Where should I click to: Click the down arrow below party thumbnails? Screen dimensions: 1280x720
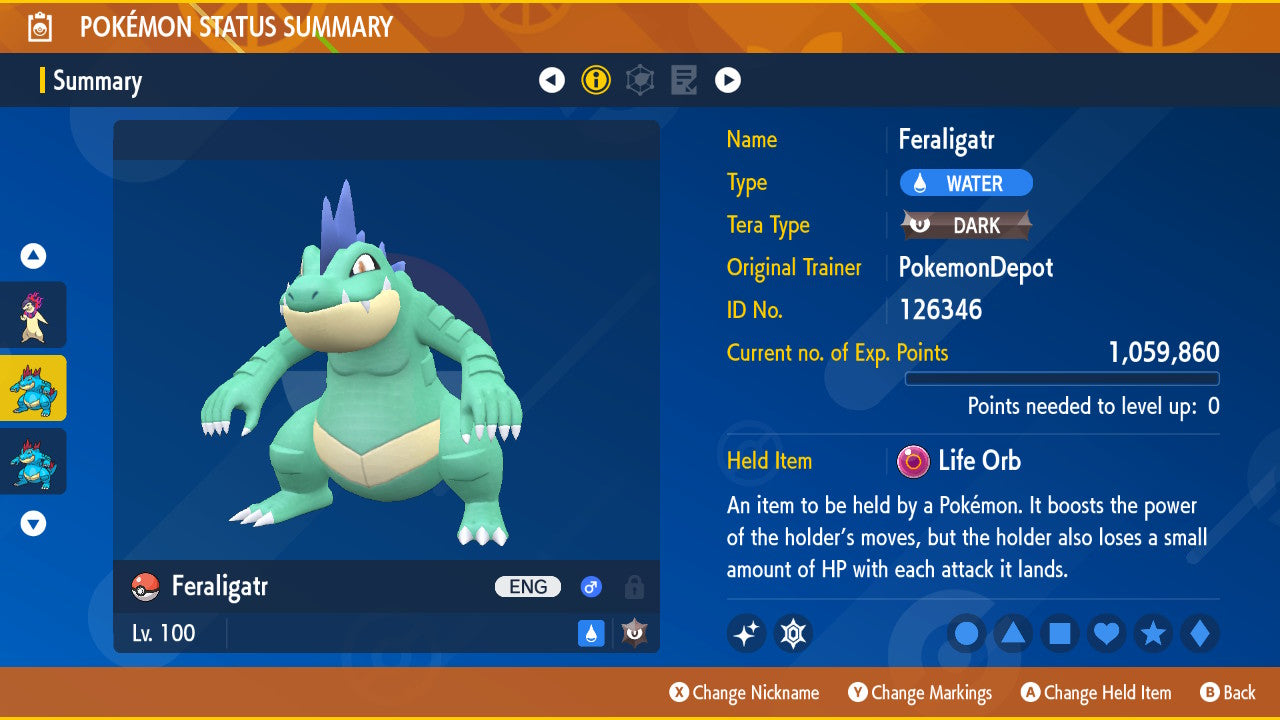[34, 523]
